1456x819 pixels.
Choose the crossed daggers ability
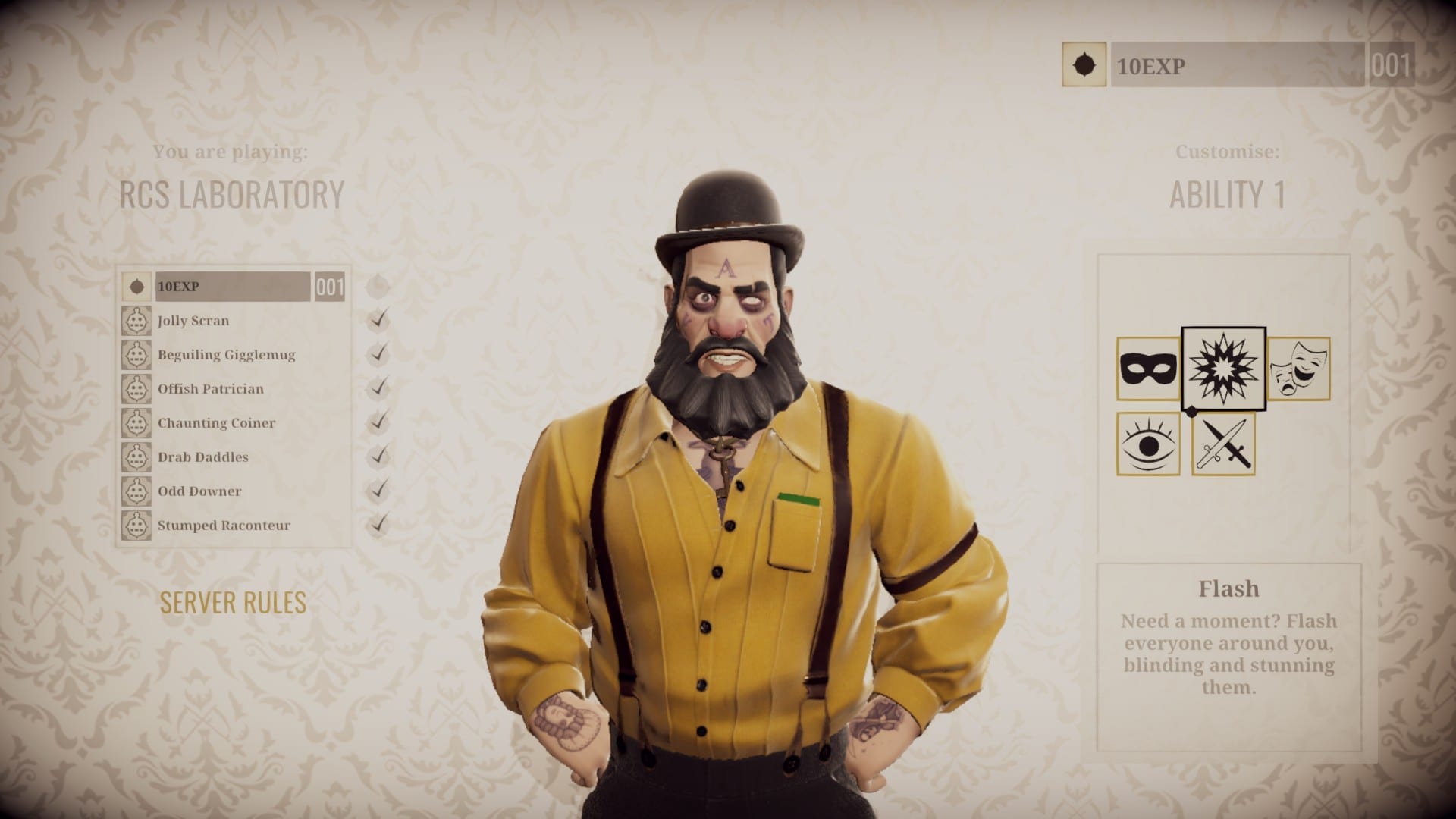pos(1222,444)
